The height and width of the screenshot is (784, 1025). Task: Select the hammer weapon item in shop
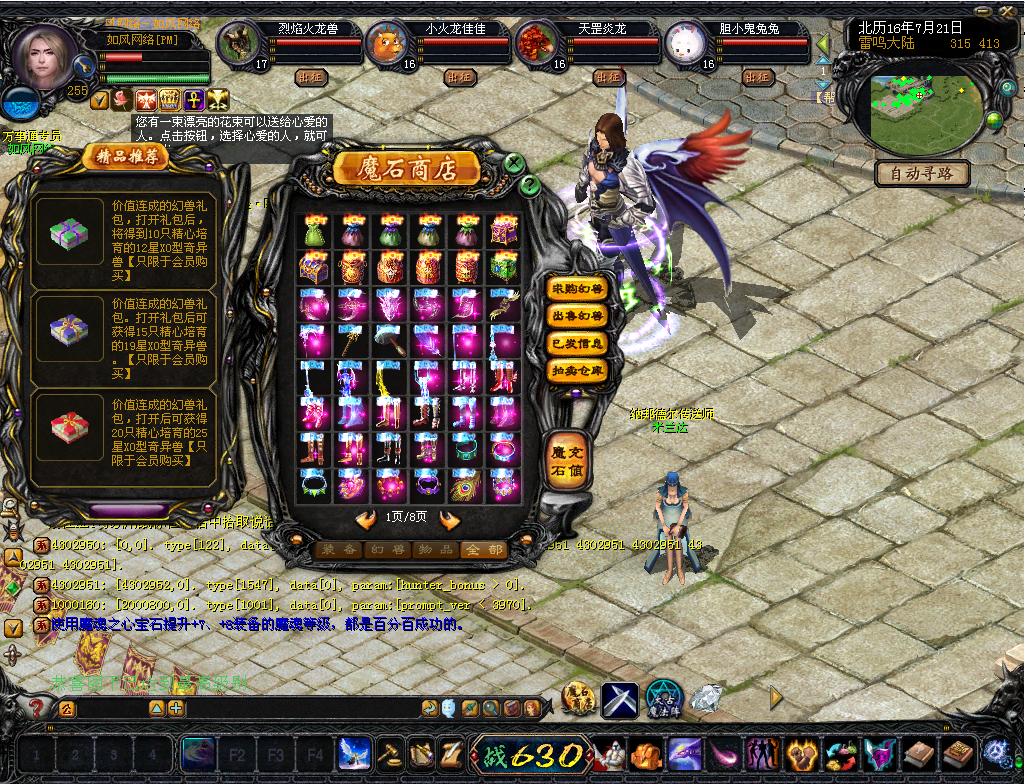pos(390,340)
